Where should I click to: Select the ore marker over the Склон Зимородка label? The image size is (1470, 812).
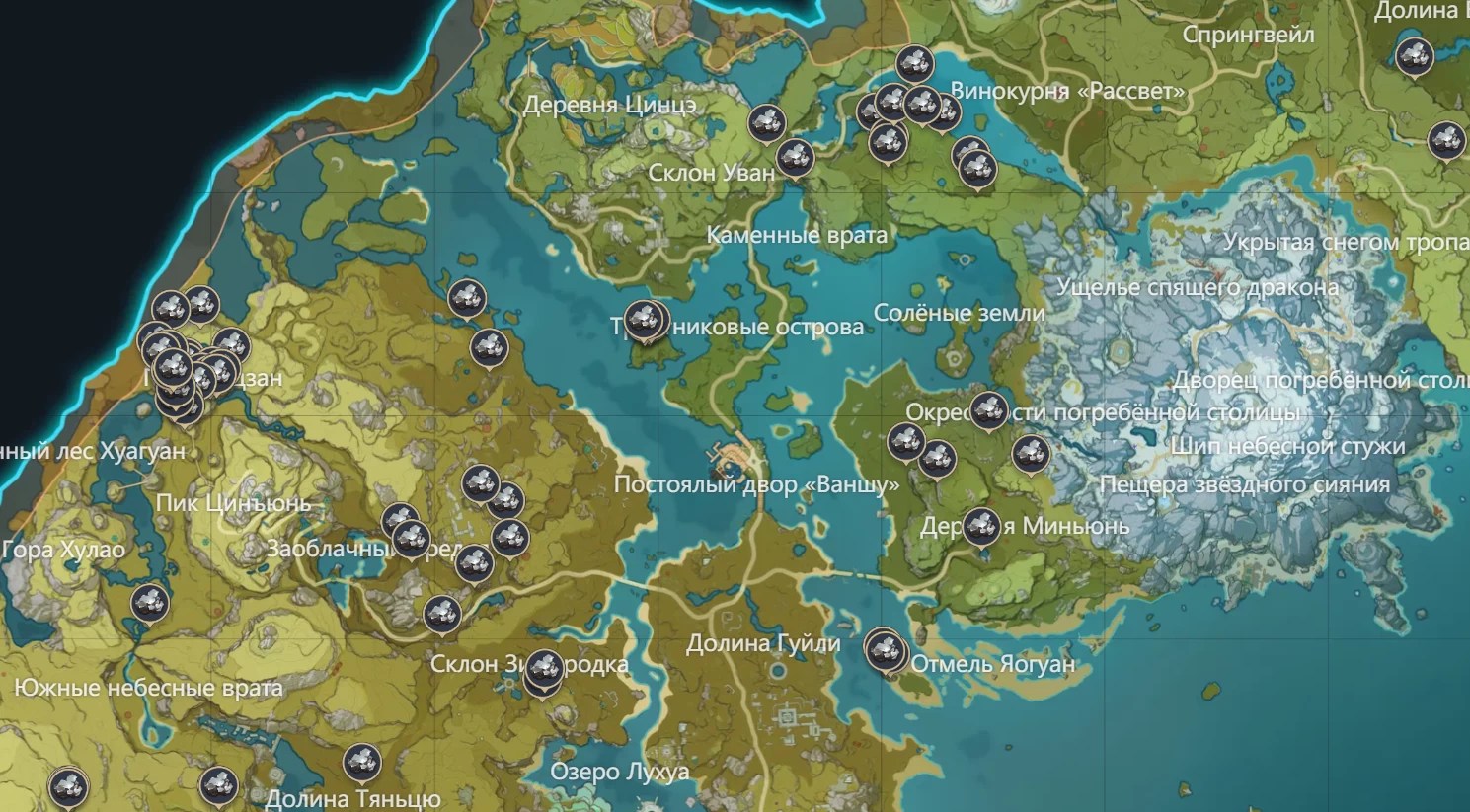click(542, 670)
